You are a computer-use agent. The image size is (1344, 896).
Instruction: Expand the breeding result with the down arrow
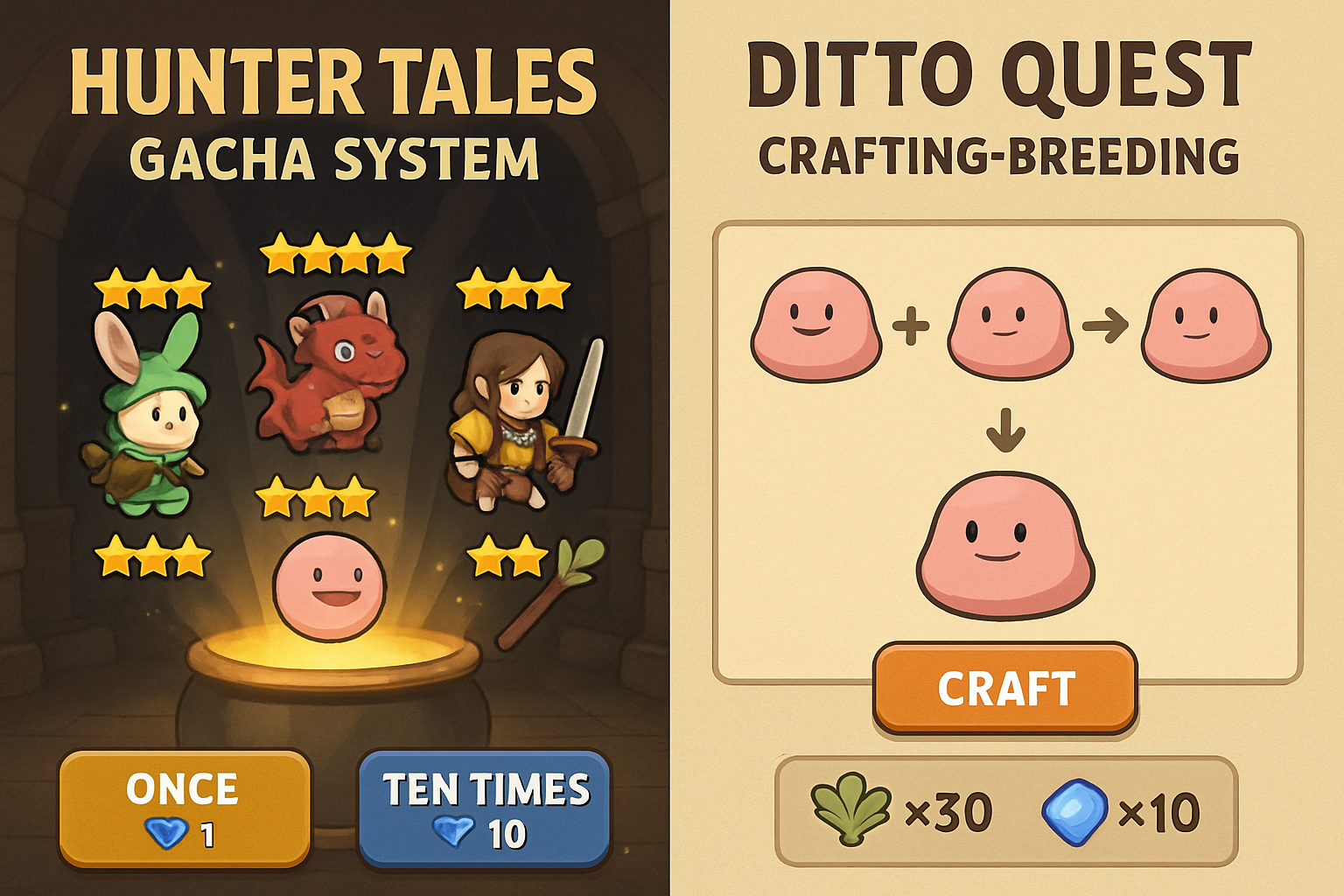[x=1004, y=430]
